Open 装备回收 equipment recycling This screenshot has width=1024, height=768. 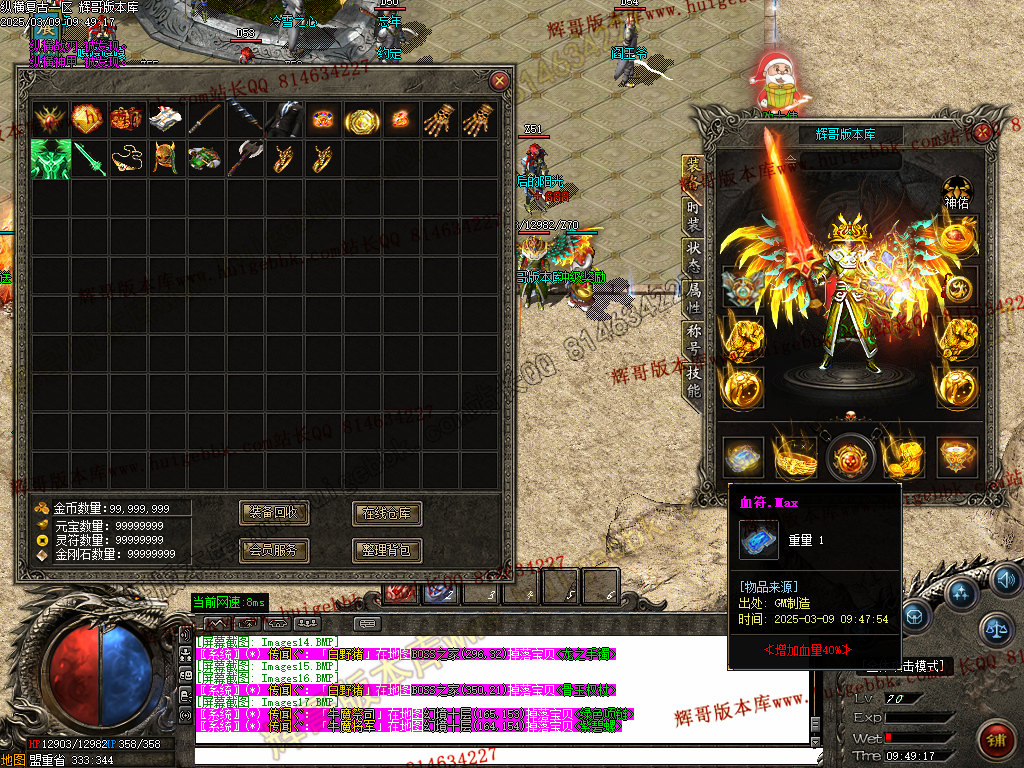pyautogui.click(x=274, y=514)
